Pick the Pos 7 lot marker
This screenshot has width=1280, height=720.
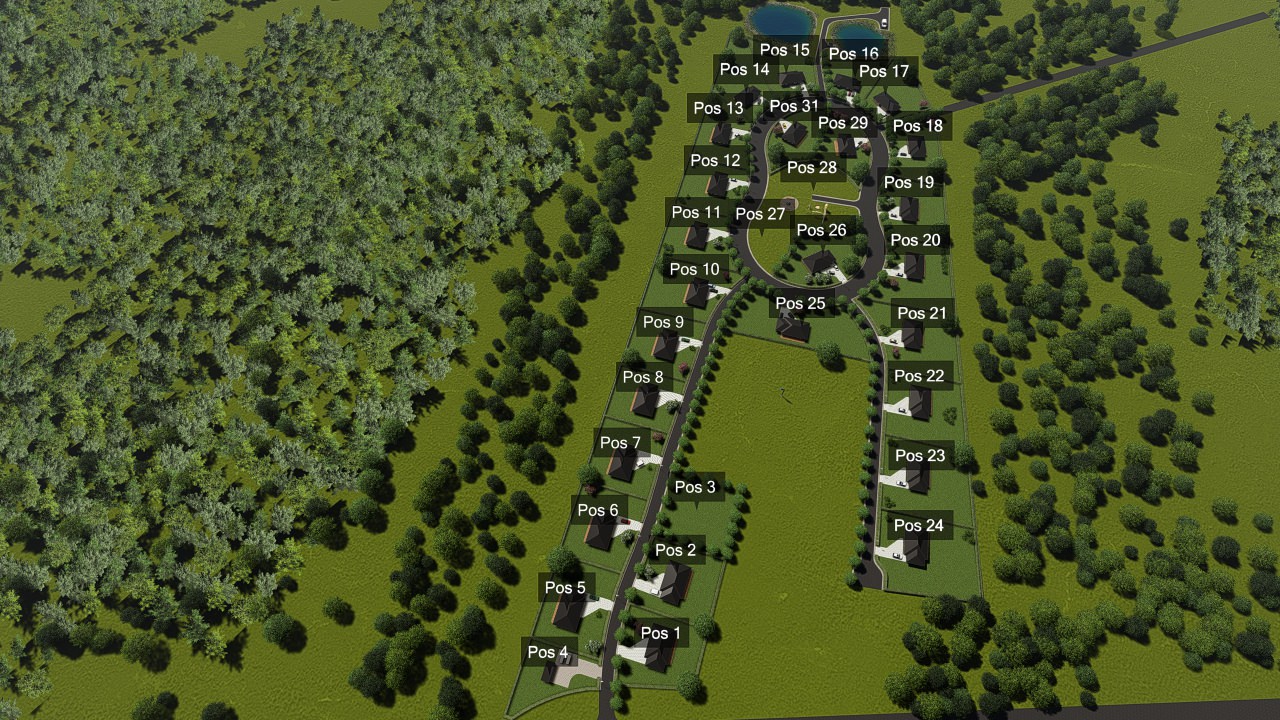click(621, 442)
